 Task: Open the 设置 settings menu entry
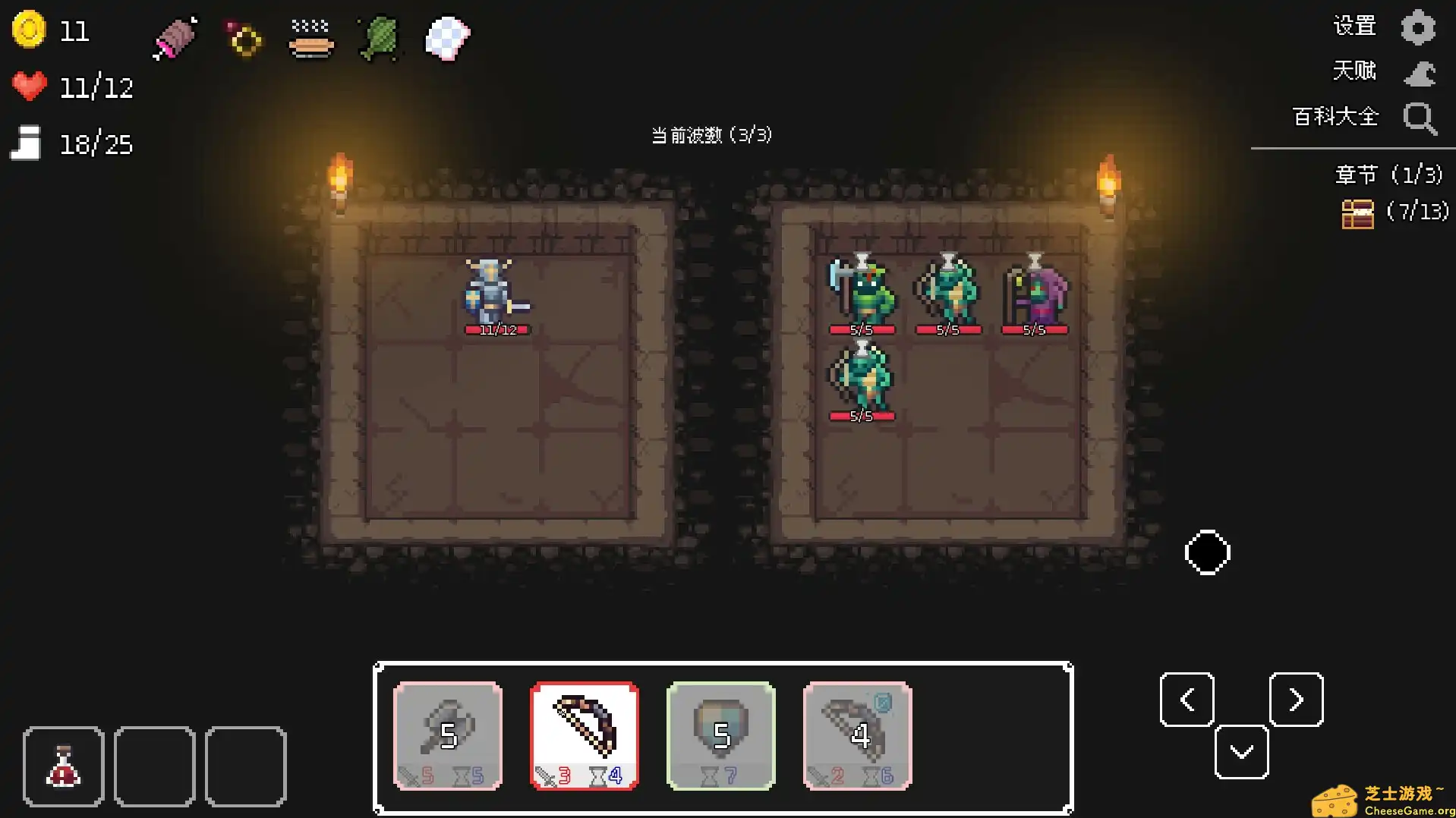point(1354,25)
